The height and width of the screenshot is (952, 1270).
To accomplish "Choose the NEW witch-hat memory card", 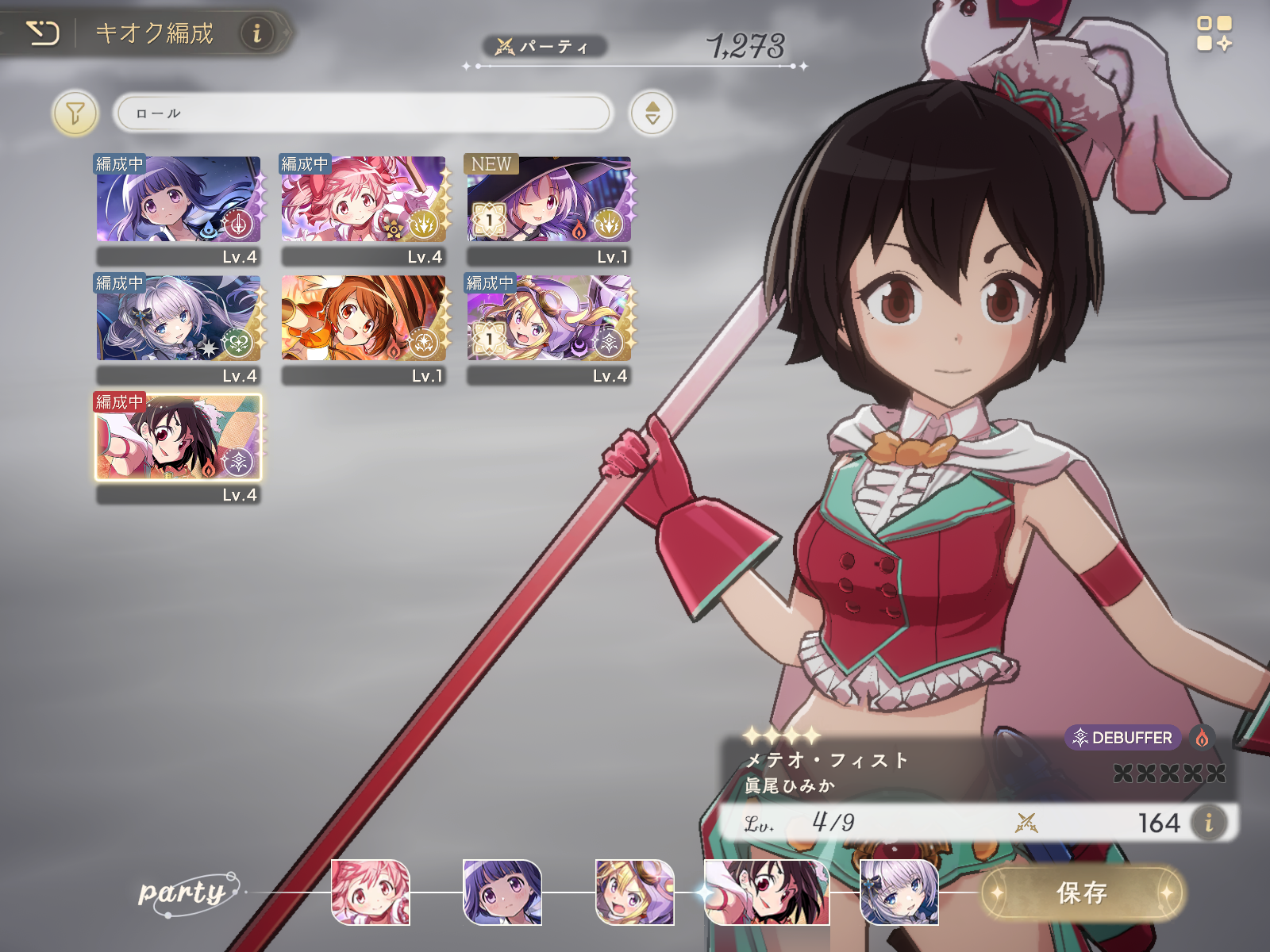I will tap(548, 200).
